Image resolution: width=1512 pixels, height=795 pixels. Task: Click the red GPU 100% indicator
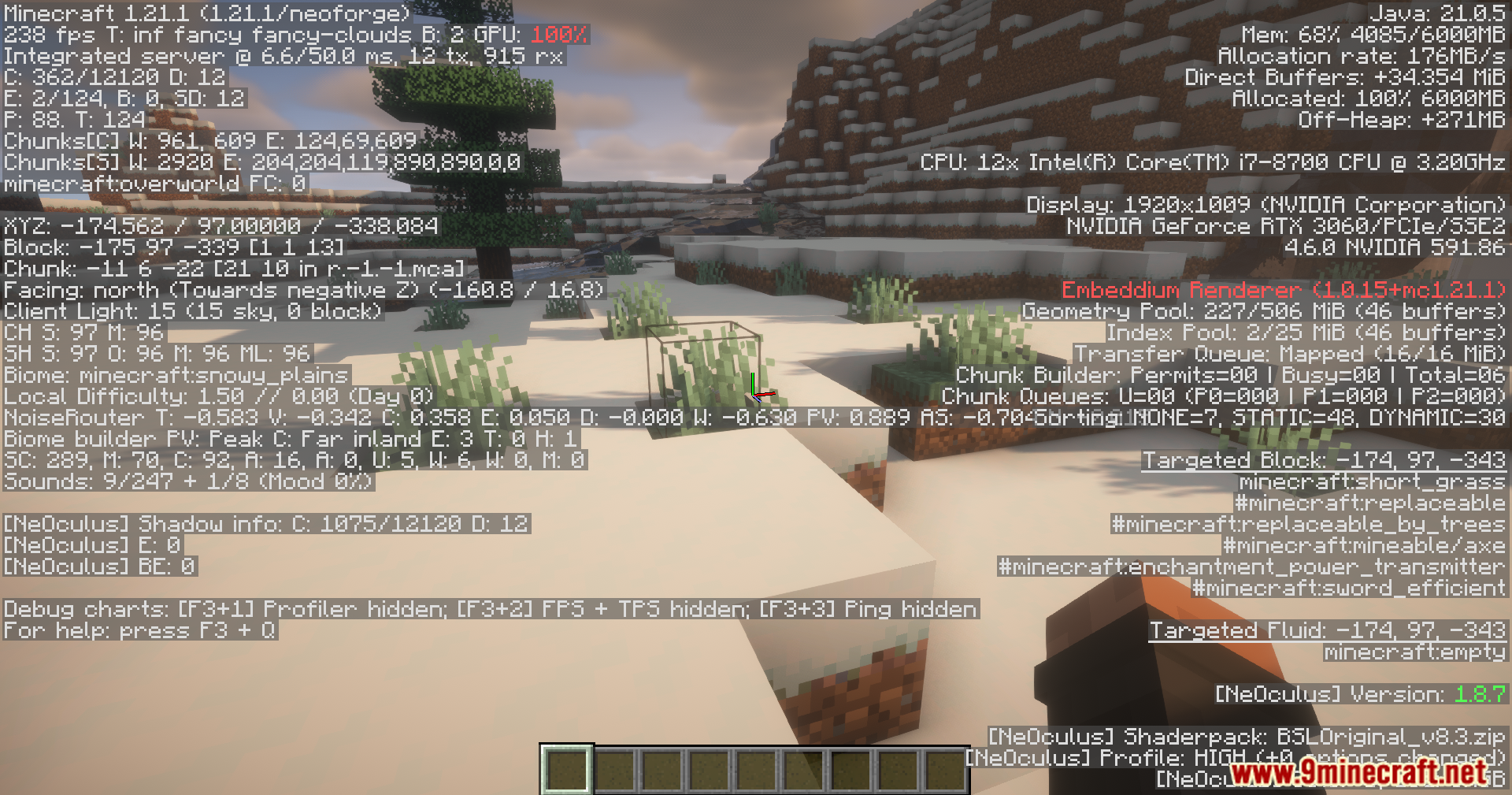coord(559,35)
